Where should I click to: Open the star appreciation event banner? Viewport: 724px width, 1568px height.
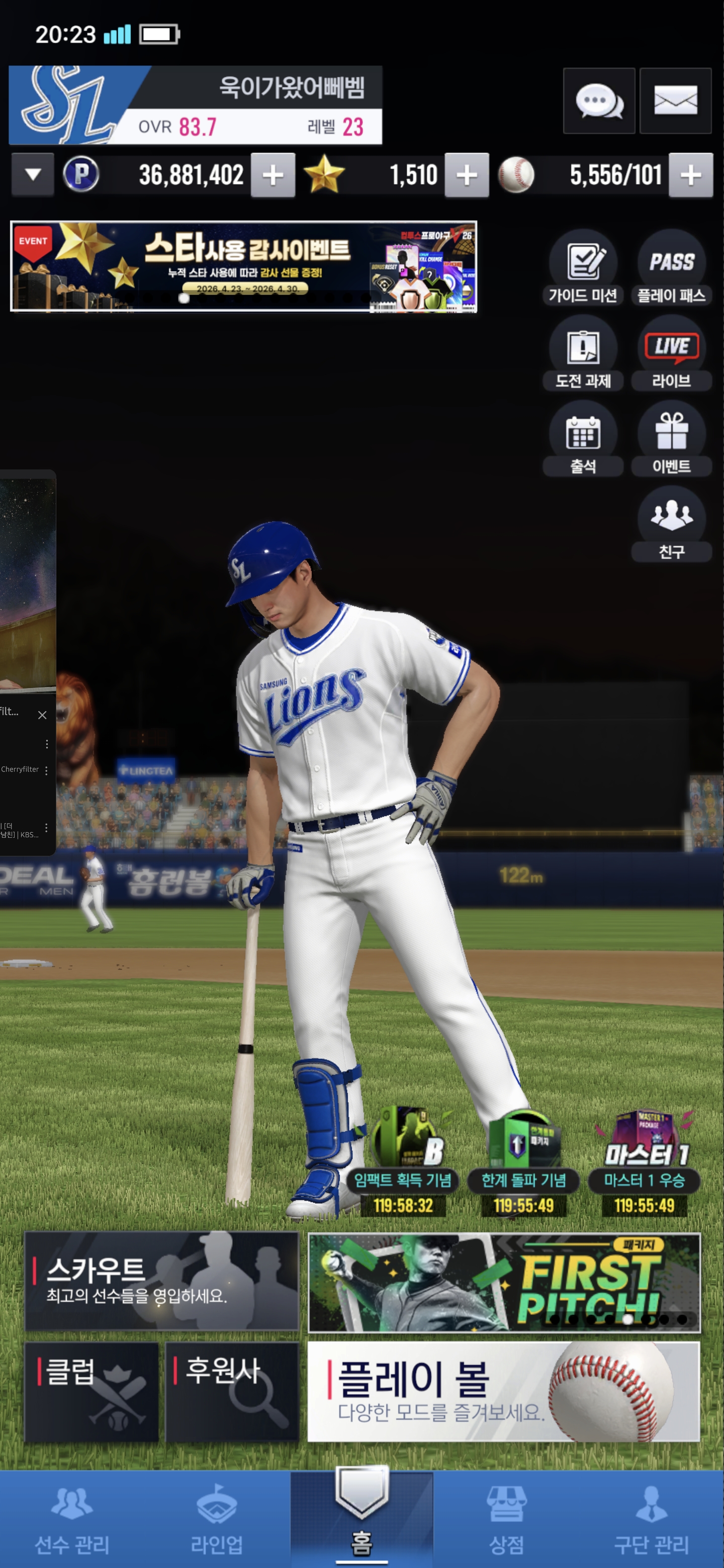click(243, 266)
